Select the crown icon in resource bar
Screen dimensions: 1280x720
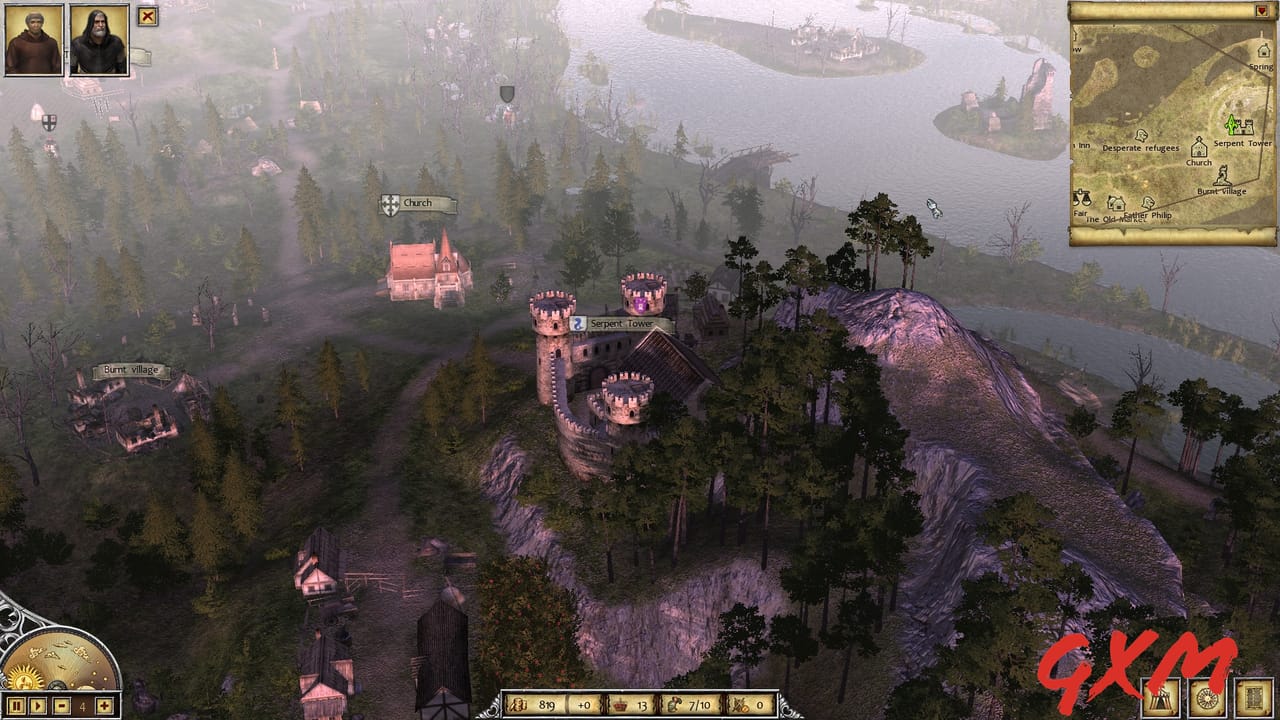(618, 704)
